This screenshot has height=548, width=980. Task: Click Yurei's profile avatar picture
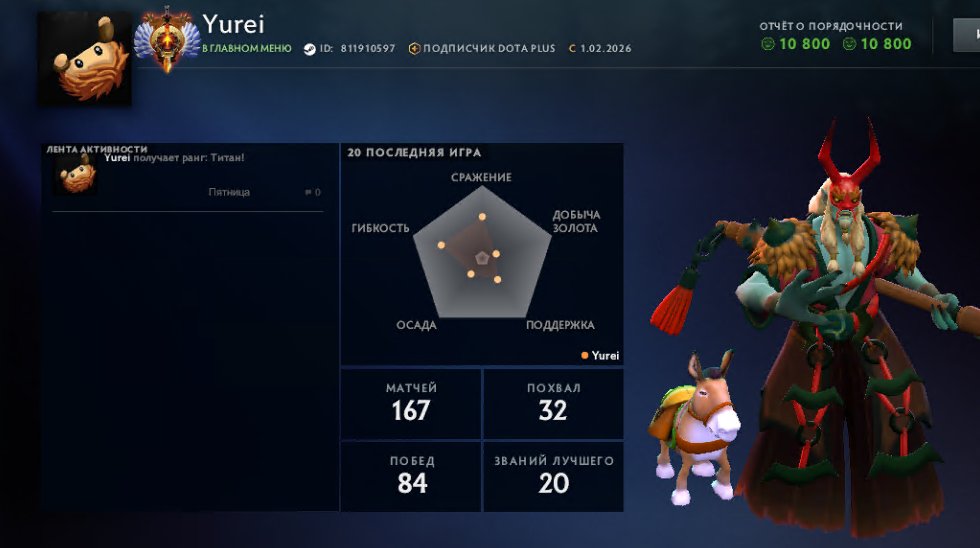84,58
